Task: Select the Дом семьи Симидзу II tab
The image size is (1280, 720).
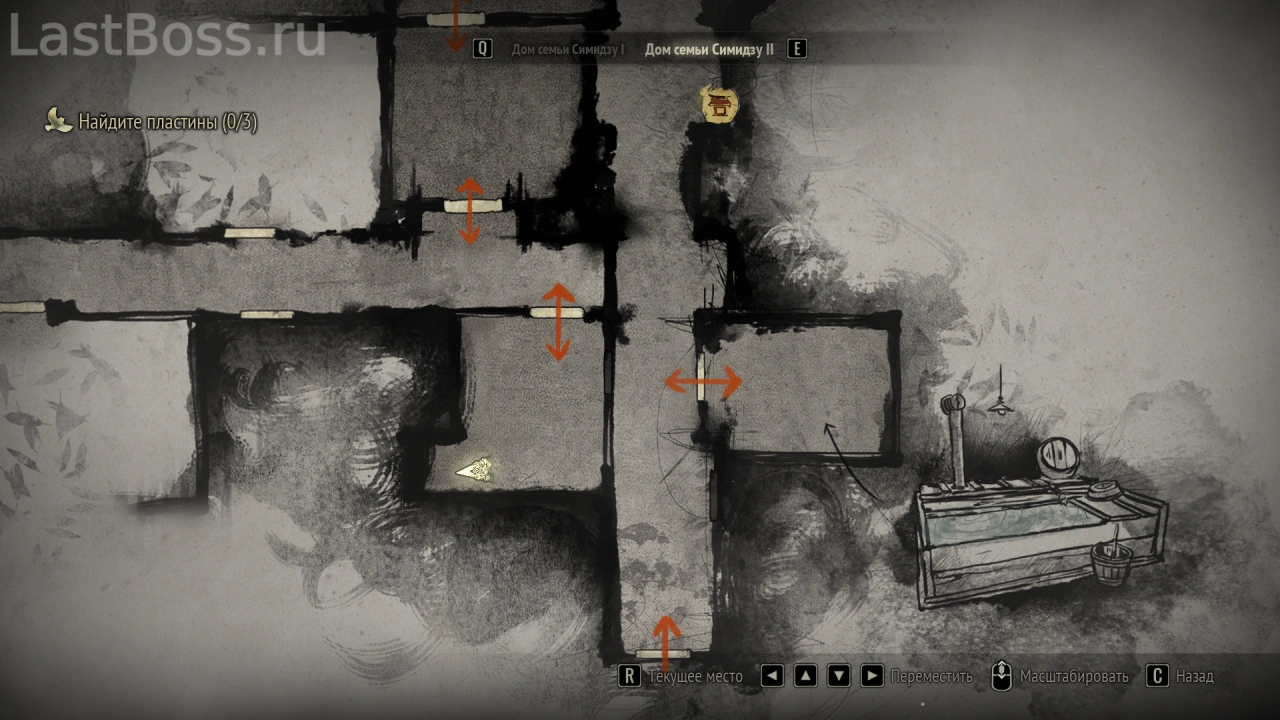Action: tap(709, 49)
